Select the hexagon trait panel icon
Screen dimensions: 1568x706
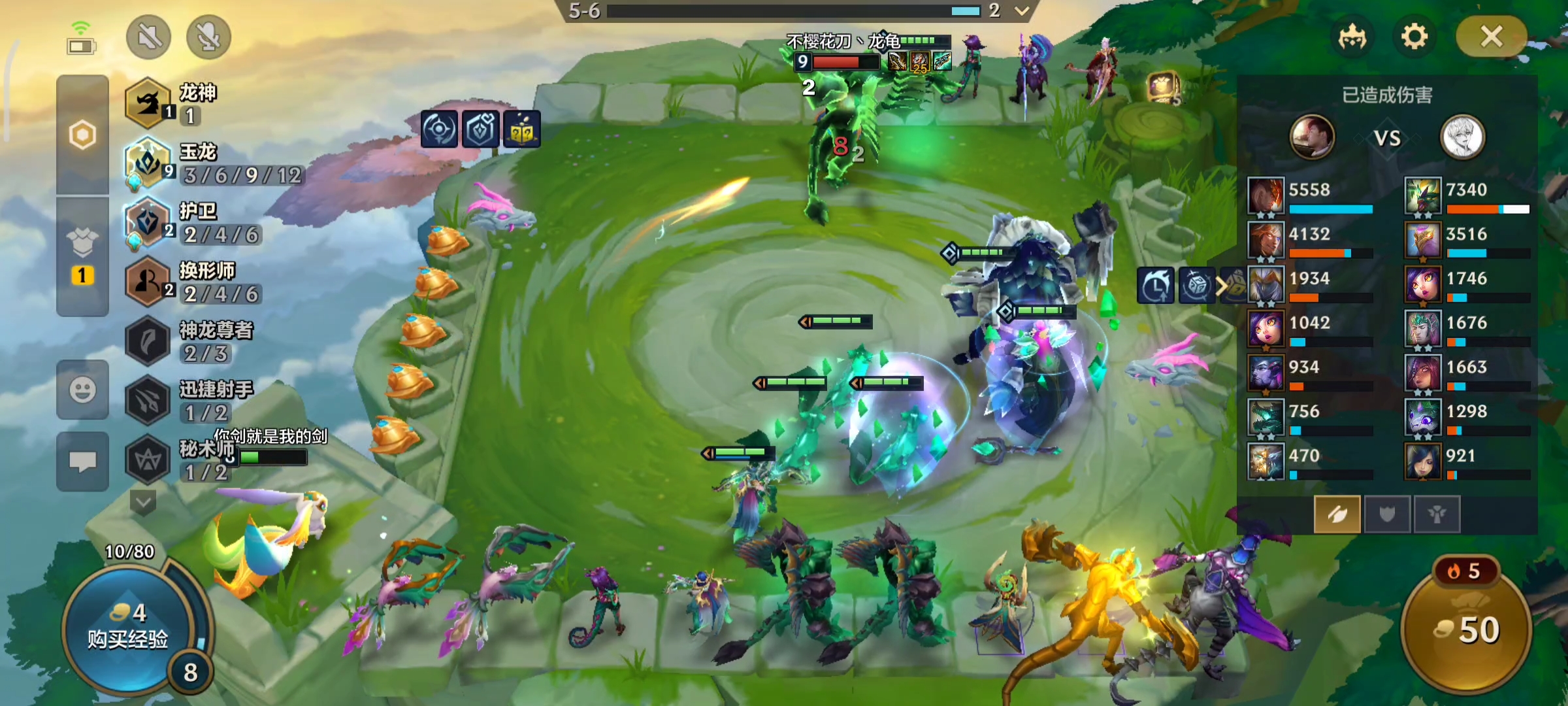coord(82,135)
